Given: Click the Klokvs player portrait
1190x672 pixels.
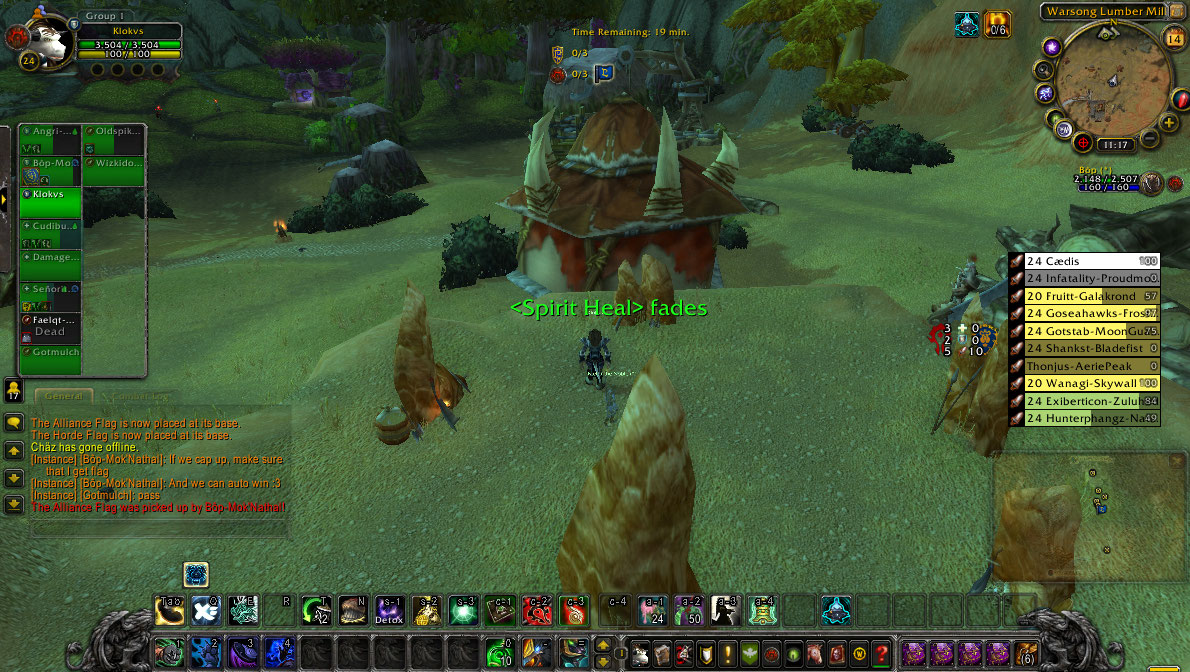Looking at the screenshot, I should coord(46,44).
